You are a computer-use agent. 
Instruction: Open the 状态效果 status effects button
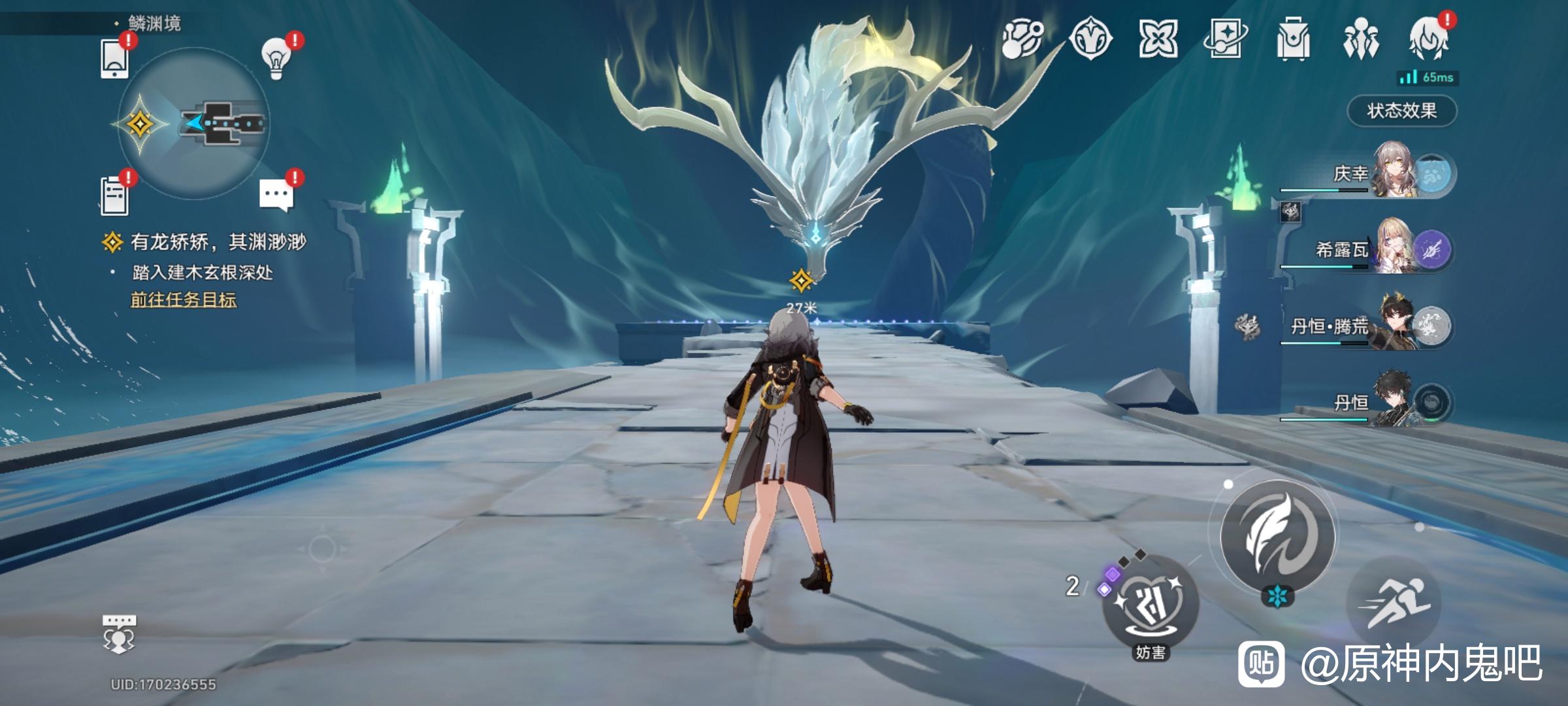(1401, 110)
